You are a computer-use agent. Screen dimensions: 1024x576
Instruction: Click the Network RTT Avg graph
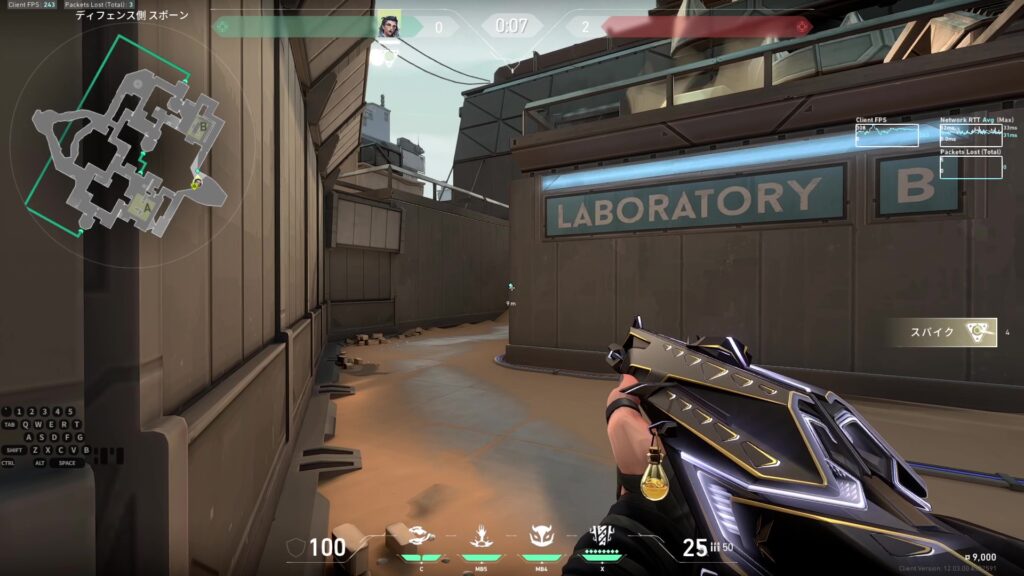pos(970,135)
